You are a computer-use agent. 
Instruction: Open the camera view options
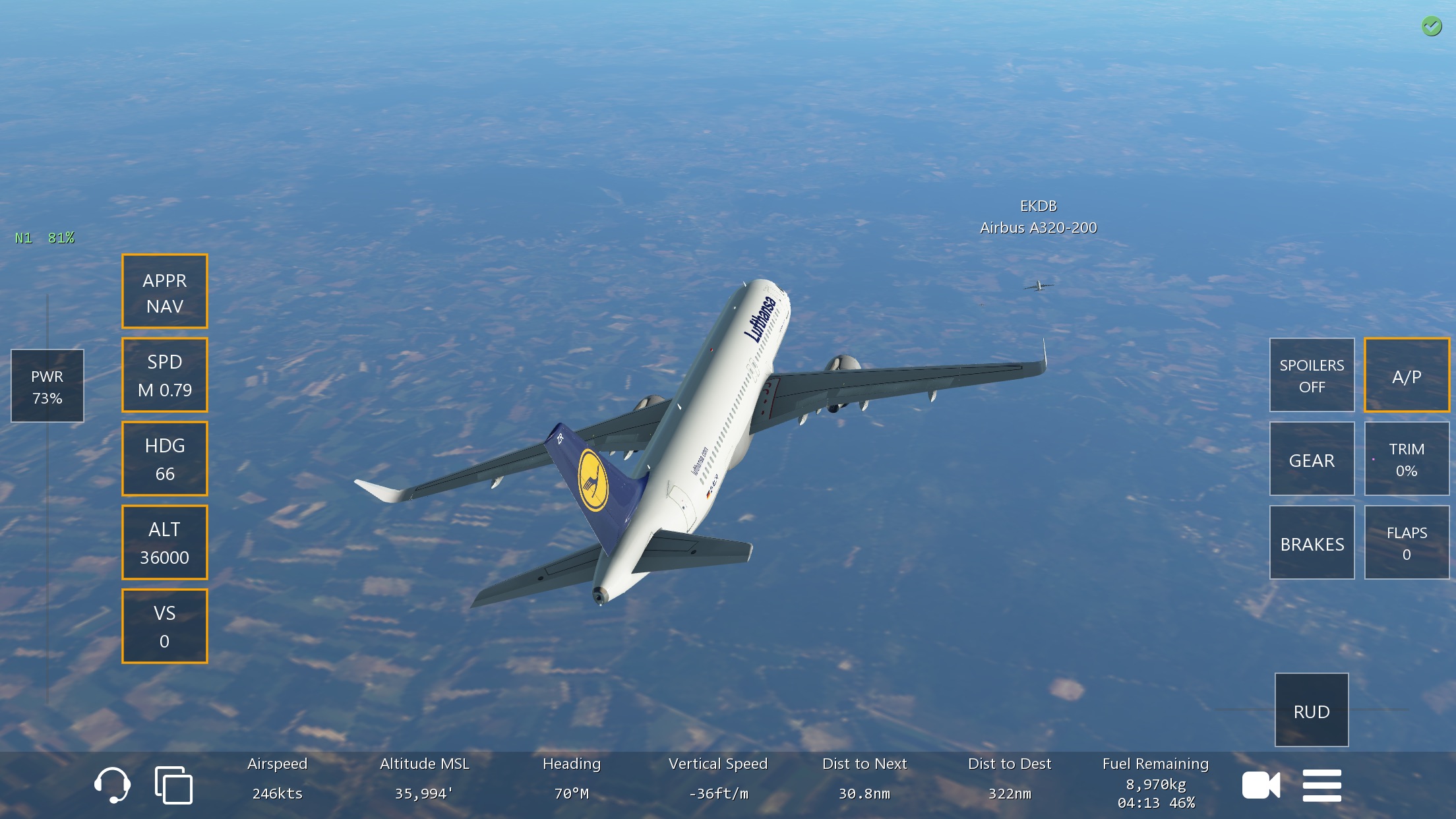pyautogui.click(x=1261, y=785)
